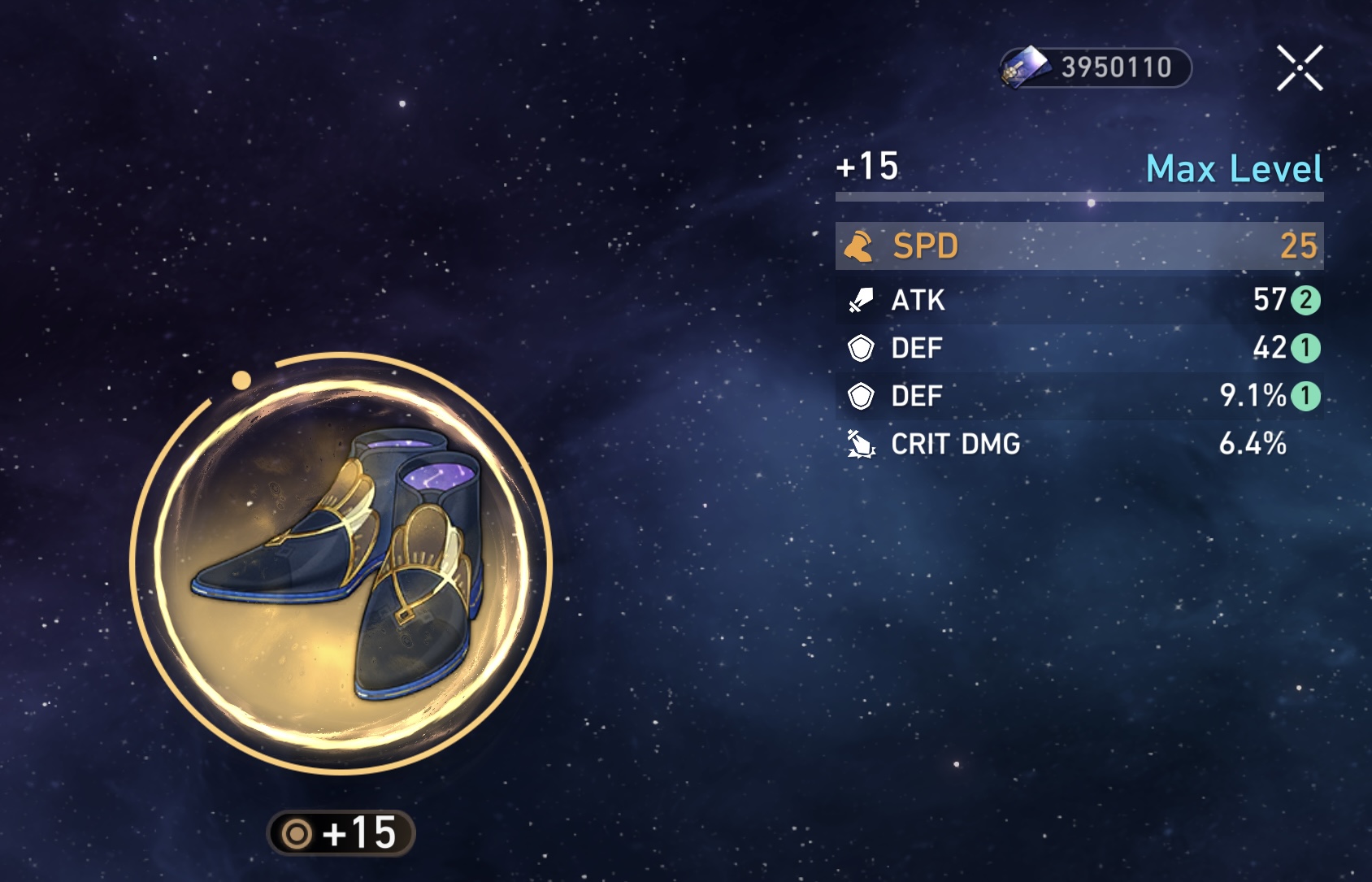
Task: Select the CRIT DMG 6.4% substat row
Action: [1079, 444]
